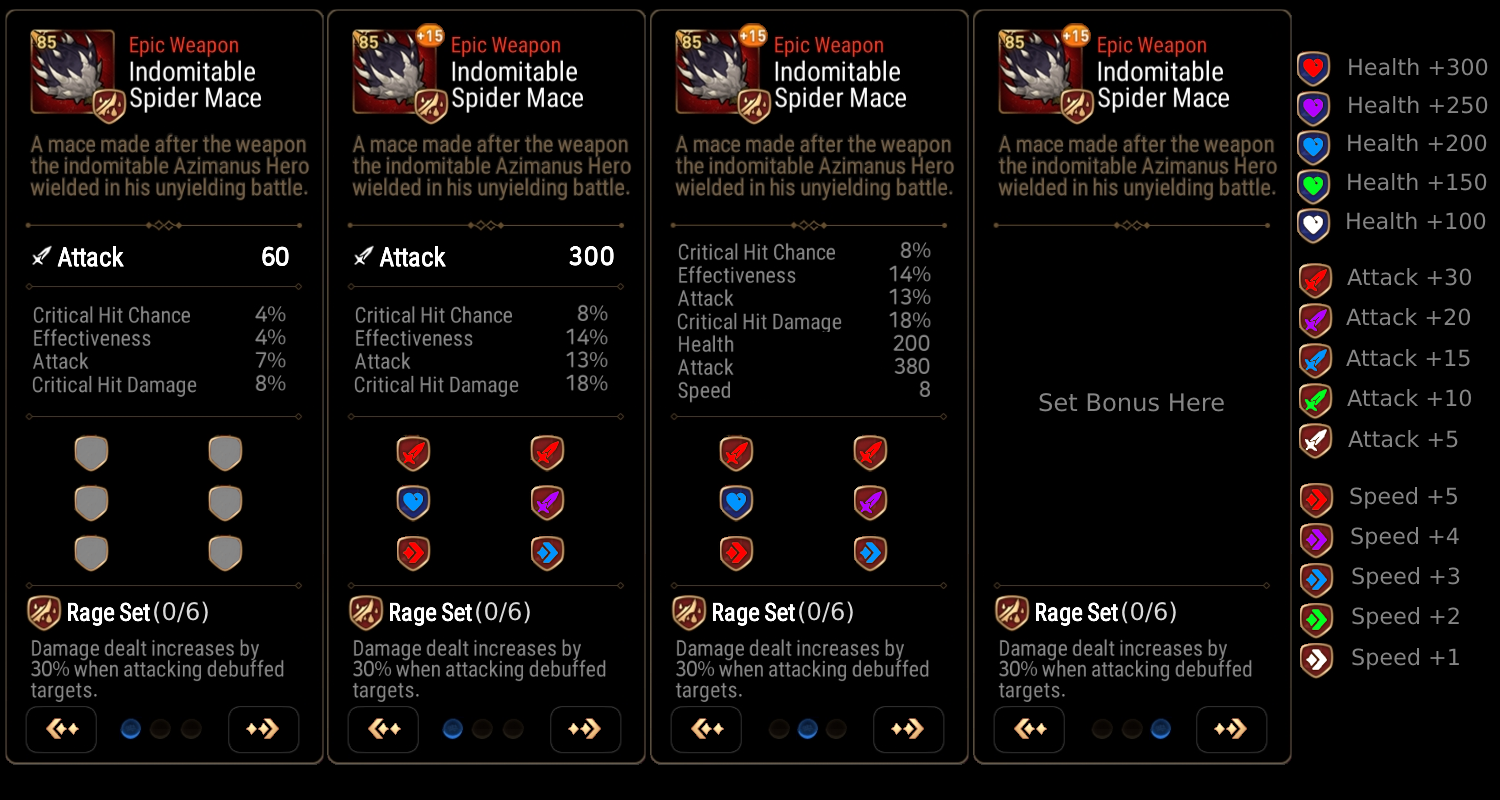This screenshot has width=1500, height=800.
Task: Click the Rage Set (0/6) label on fourth card
Action: click(1100, 611)
